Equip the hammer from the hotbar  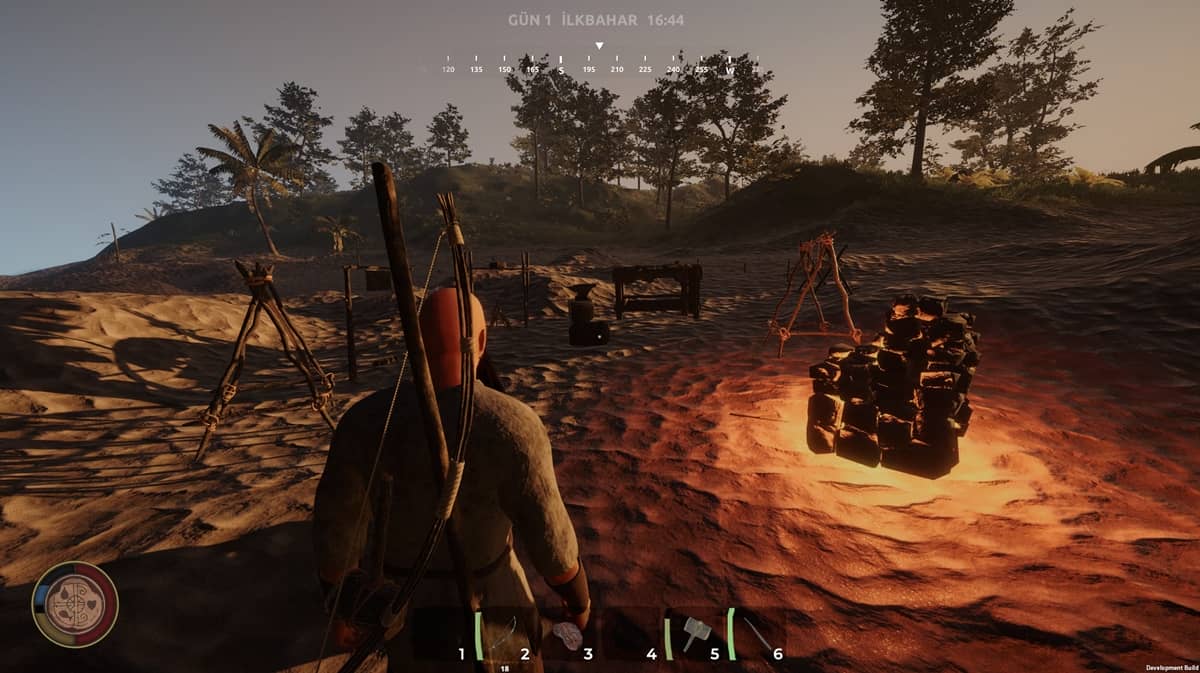coord(695,633)
